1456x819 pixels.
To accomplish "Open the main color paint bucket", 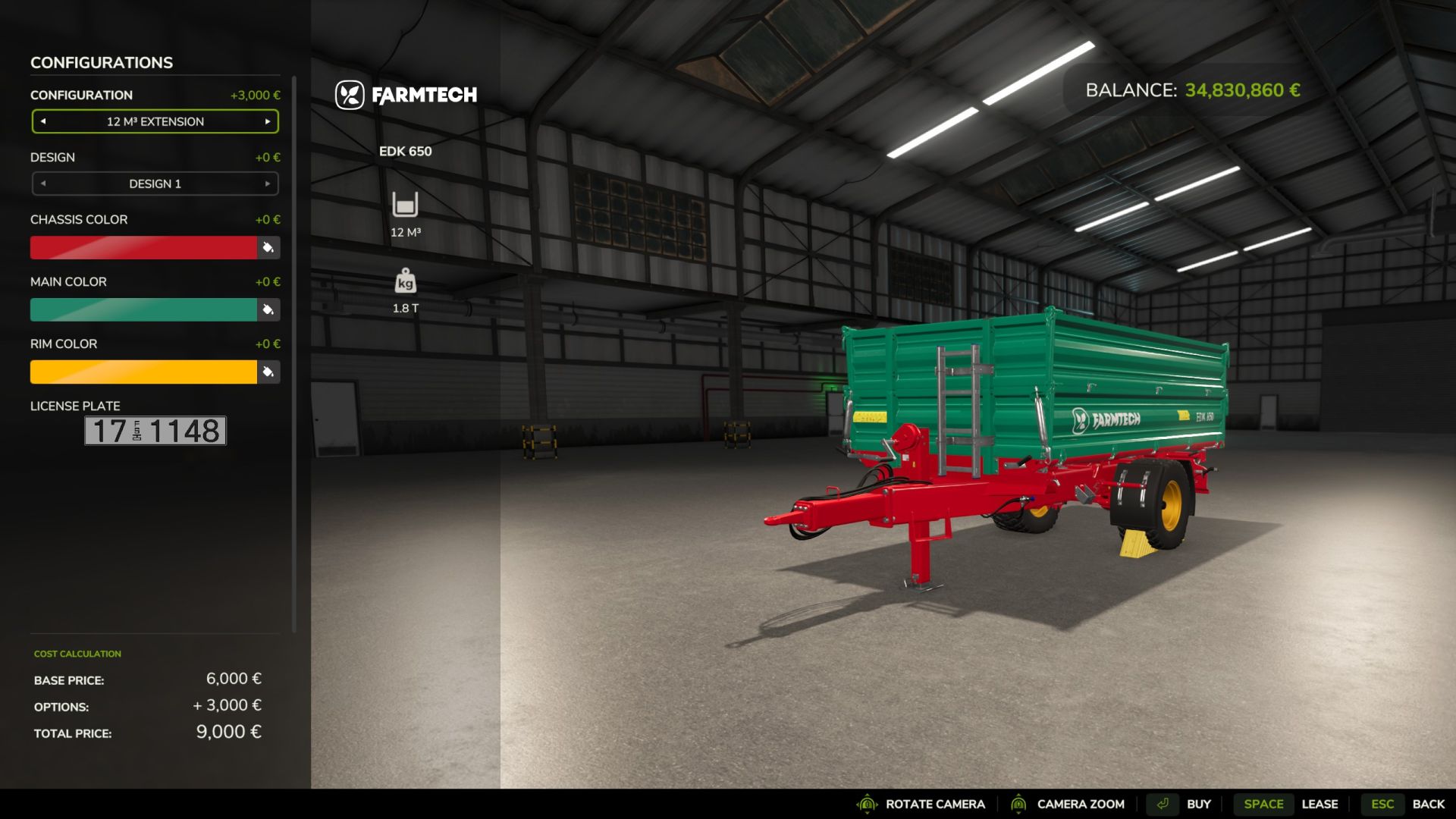I will (x=268, y=309).
